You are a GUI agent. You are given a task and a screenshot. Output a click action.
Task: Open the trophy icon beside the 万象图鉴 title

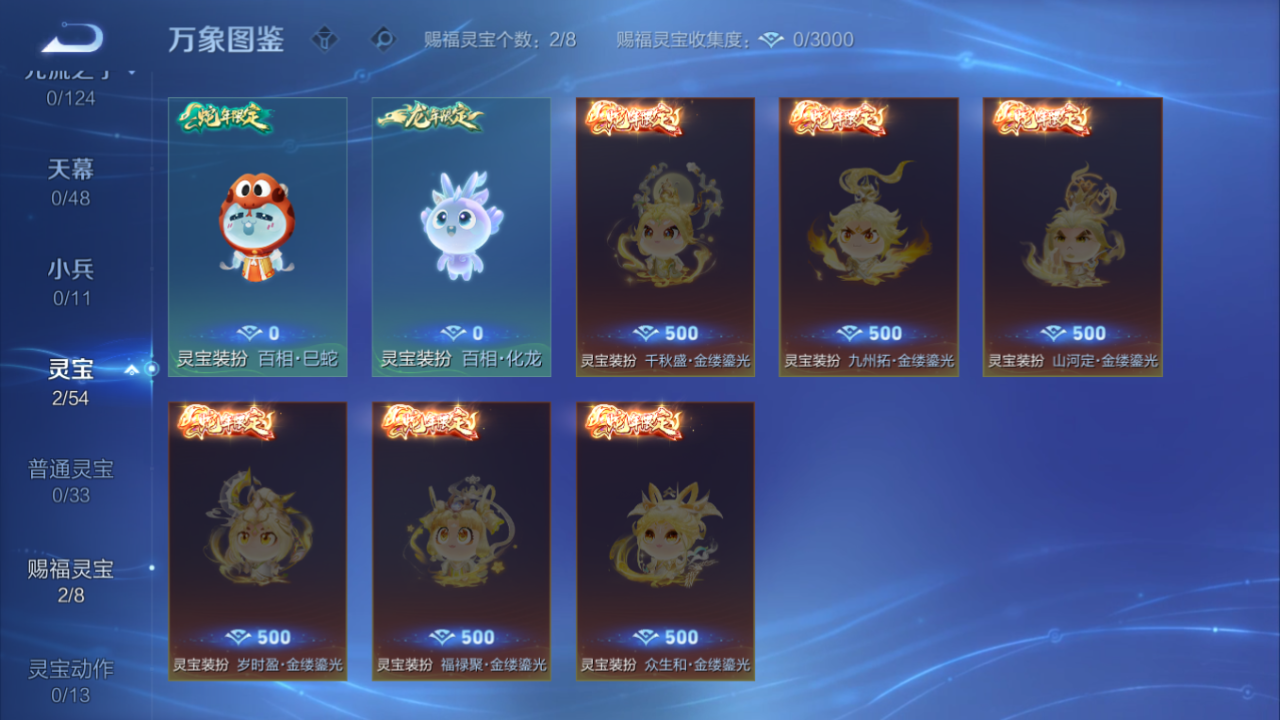tap(325, 40)
